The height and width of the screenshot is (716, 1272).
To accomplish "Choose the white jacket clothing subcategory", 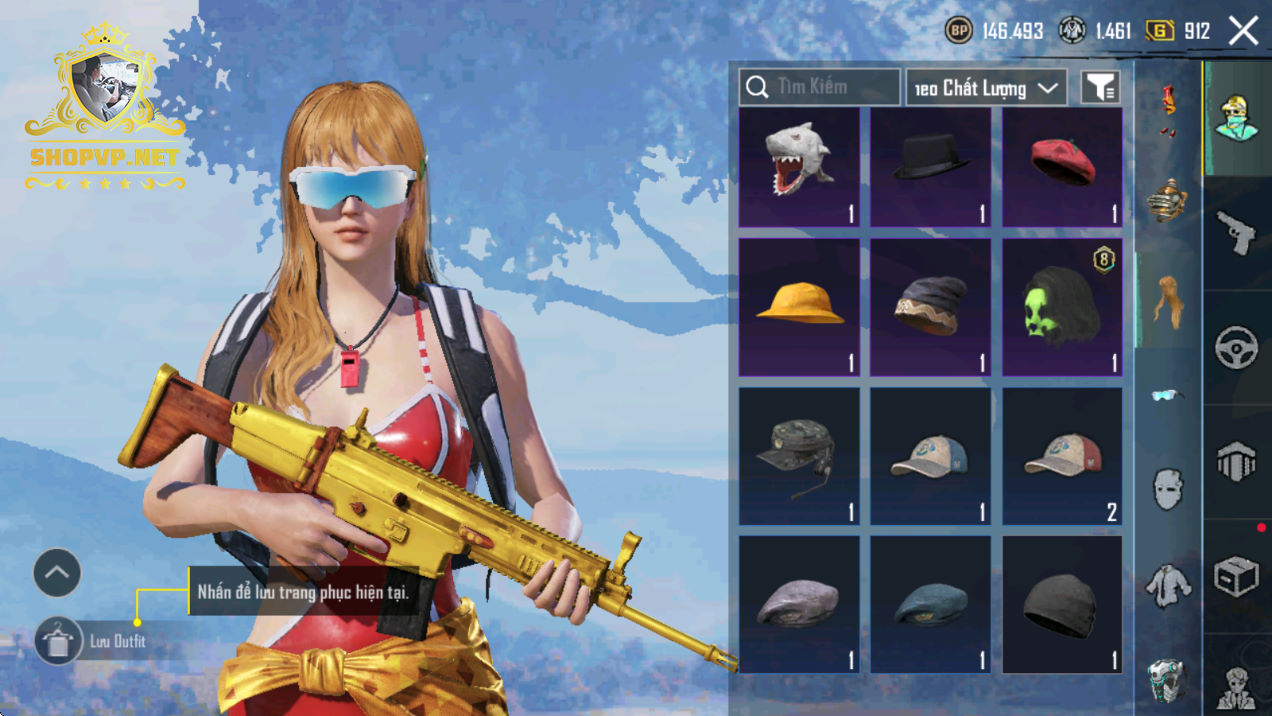I will 1167,585.
